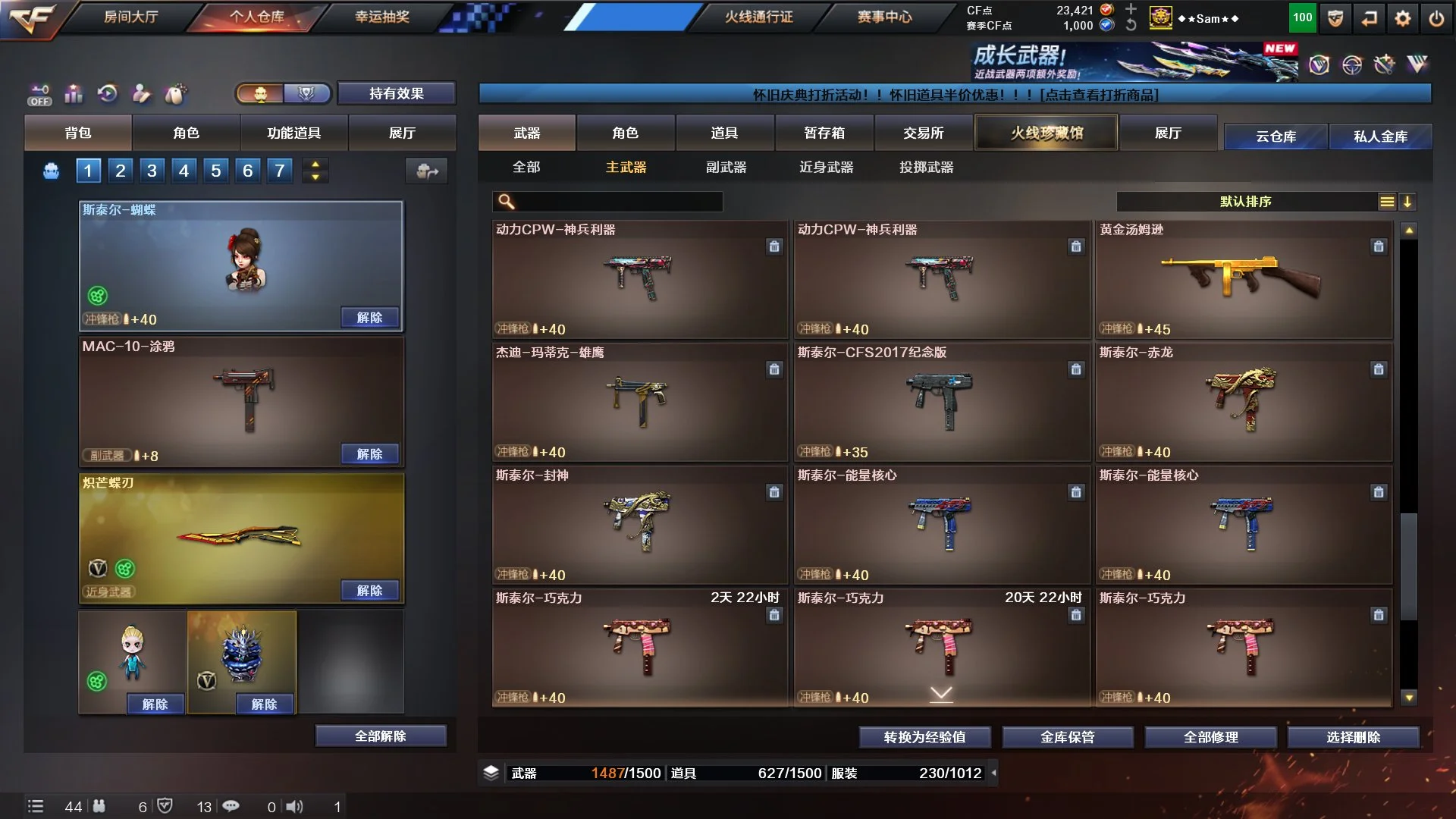Image resolution: width=1456 pixels, height=819 pixels.
Task: Click the power exit button
Action: pos(1436,19)
